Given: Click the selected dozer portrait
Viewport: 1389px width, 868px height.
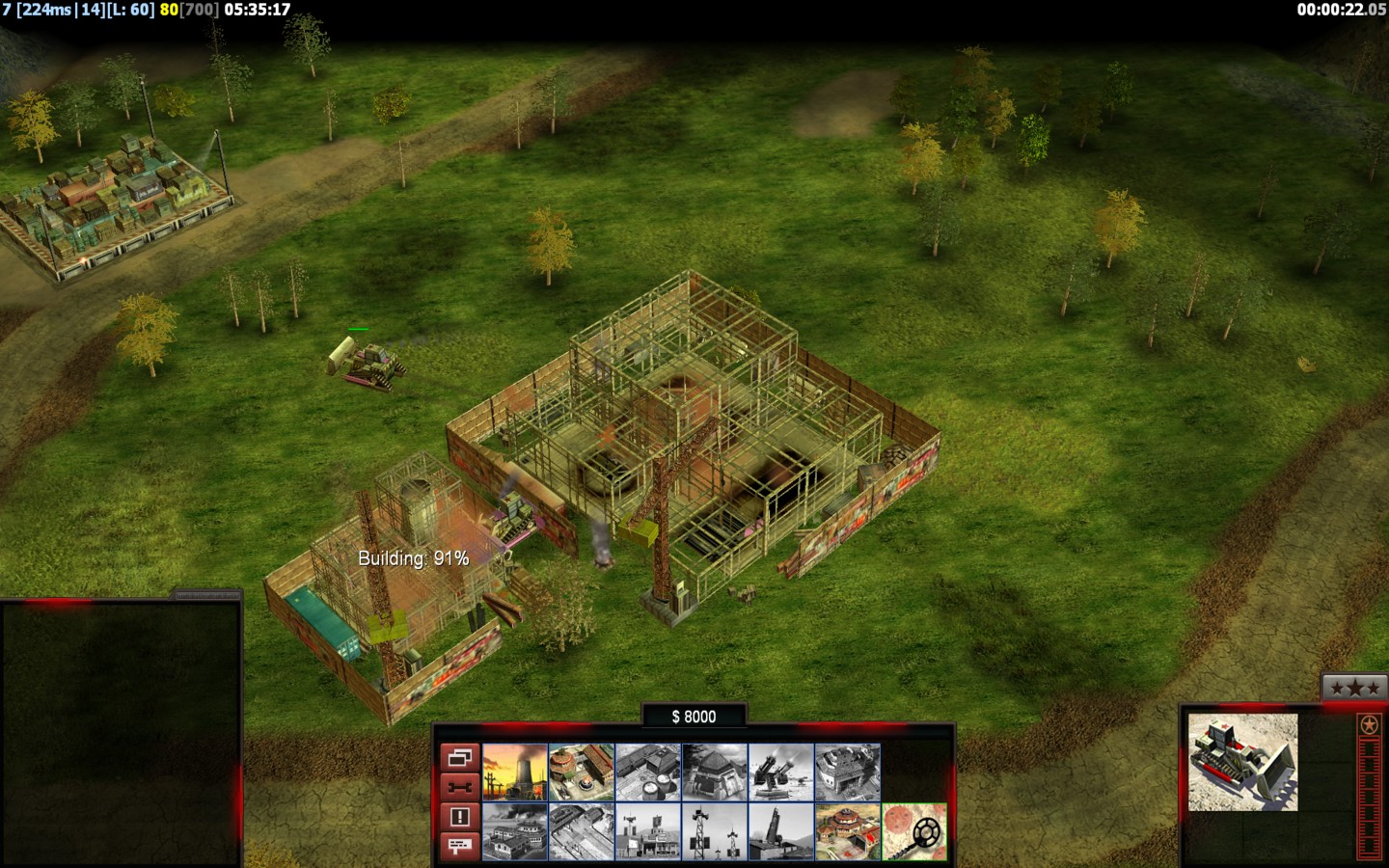Looking at the screenshot, I should (1242, 762).
